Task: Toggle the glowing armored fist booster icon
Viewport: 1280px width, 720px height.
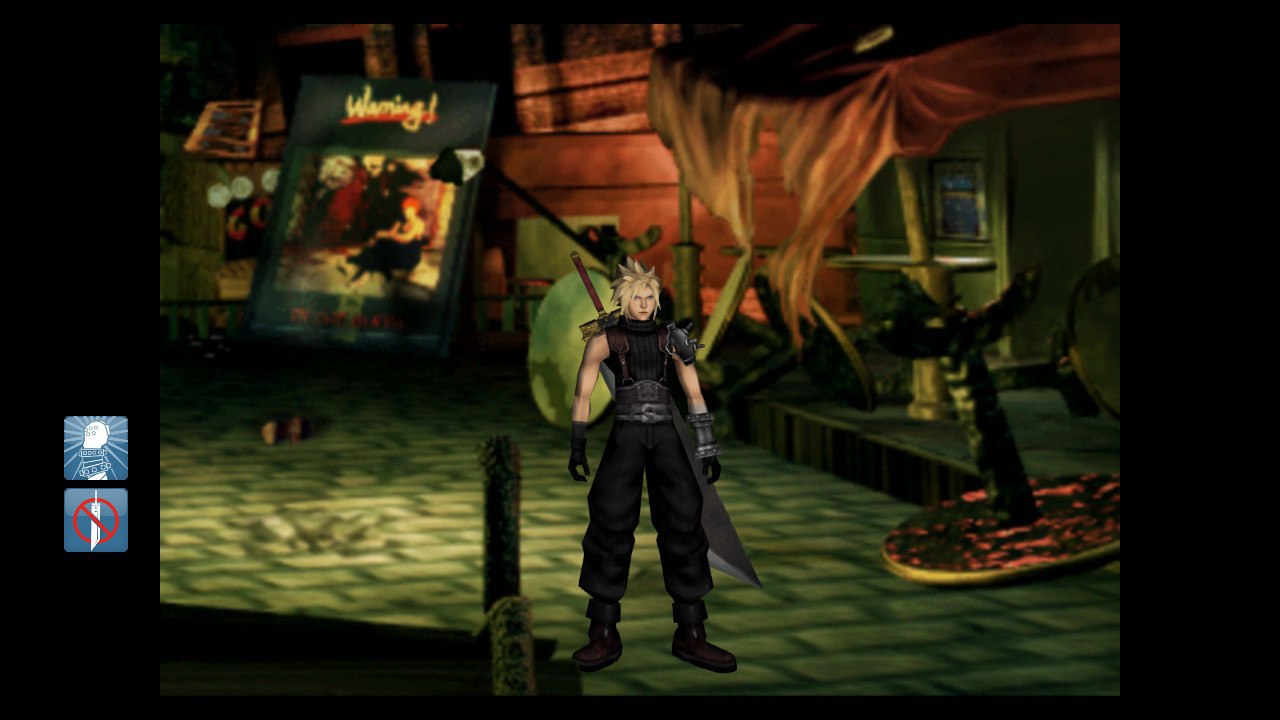Action: [x=96, y=448]
